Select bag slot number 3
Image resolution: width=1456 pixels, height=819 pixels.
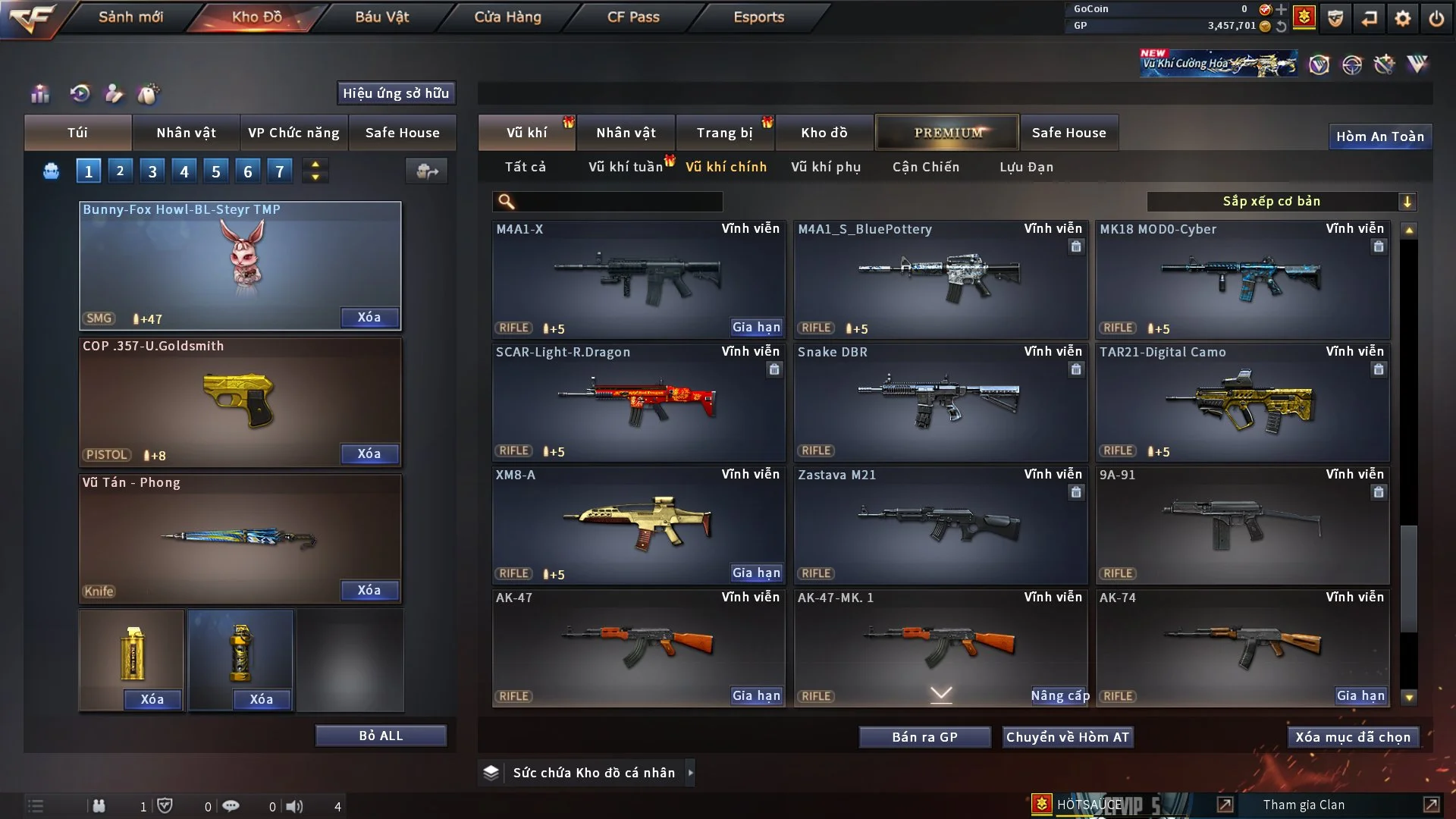(152, 171)
